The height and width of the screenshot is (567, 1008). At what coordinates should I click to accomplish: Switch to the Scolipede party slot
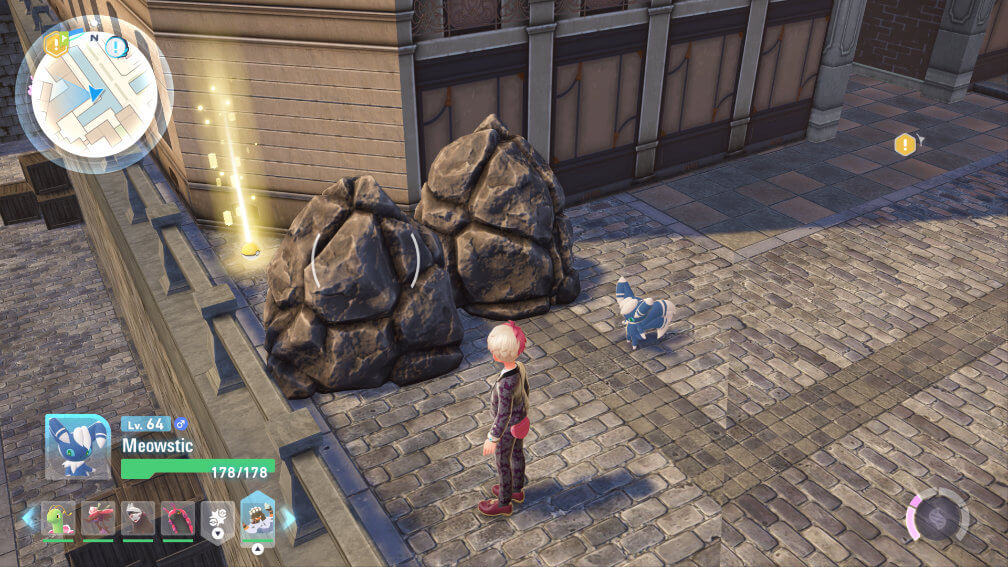tap(178, 520)
